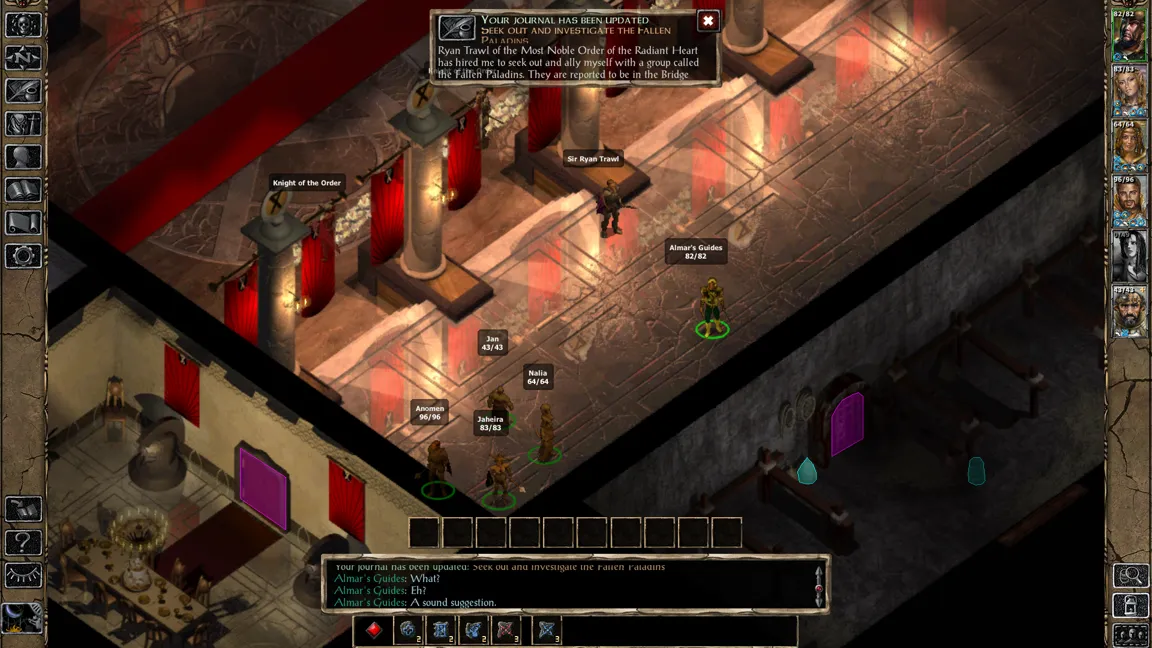
Task: Click the skull icon atop the left sidebar
Action: (23, 24)
